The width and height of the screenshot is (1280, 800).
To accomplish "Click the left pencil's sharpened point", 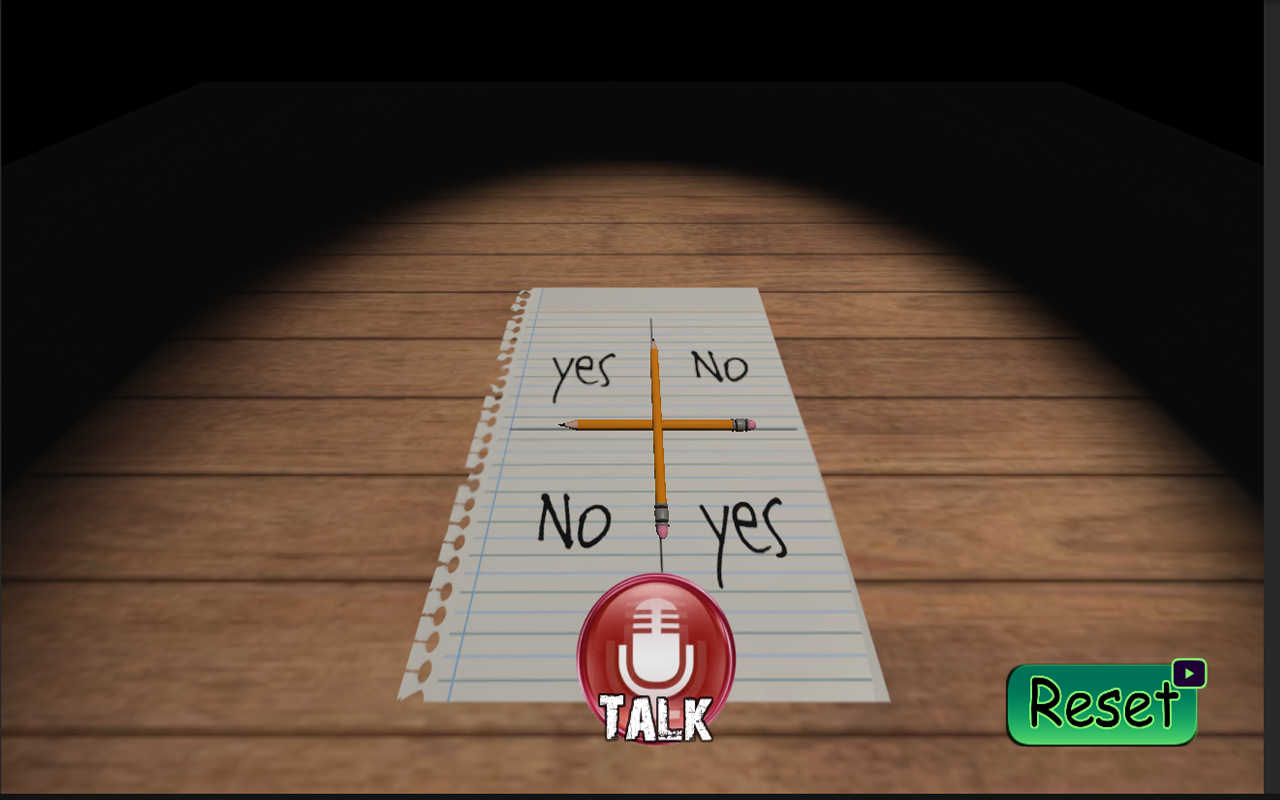I will point(563,424).
